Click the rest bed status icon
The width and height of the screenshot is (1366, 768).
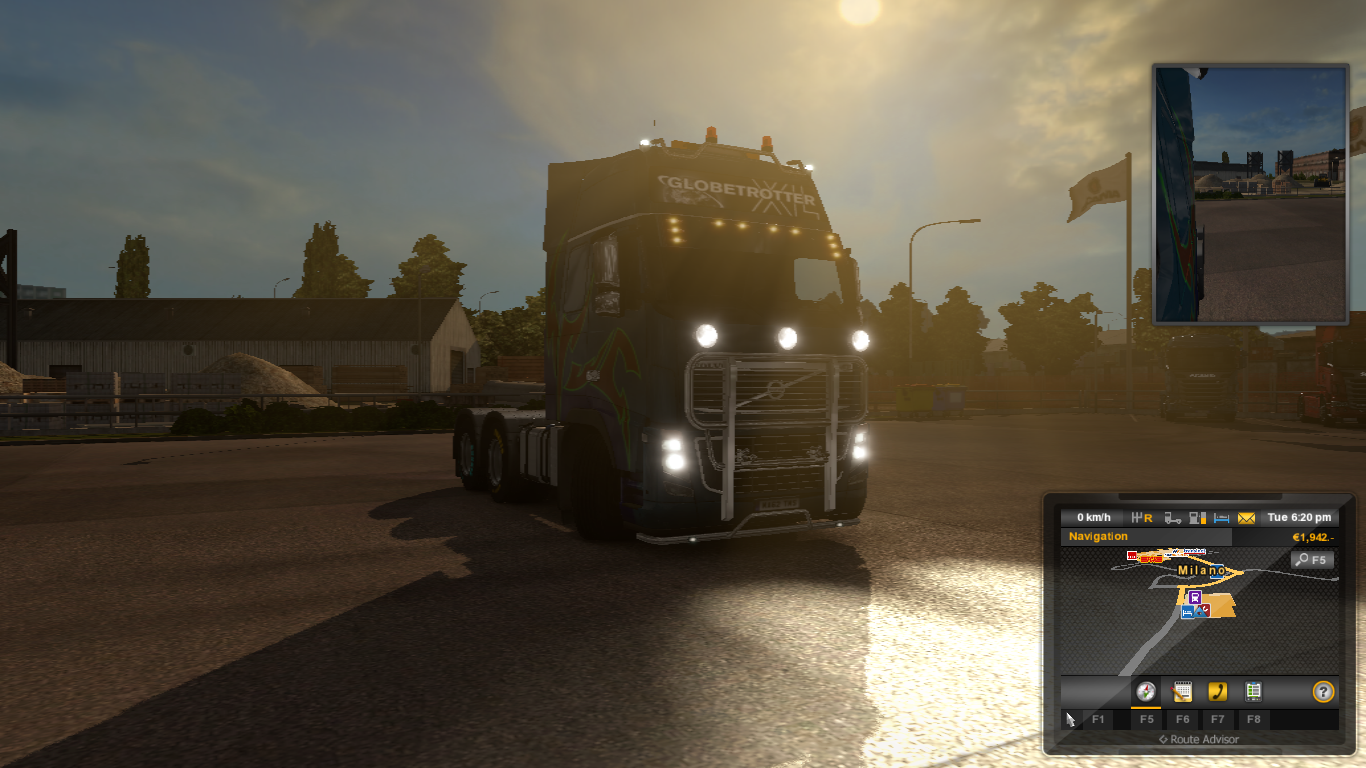tap(1221, 517)
